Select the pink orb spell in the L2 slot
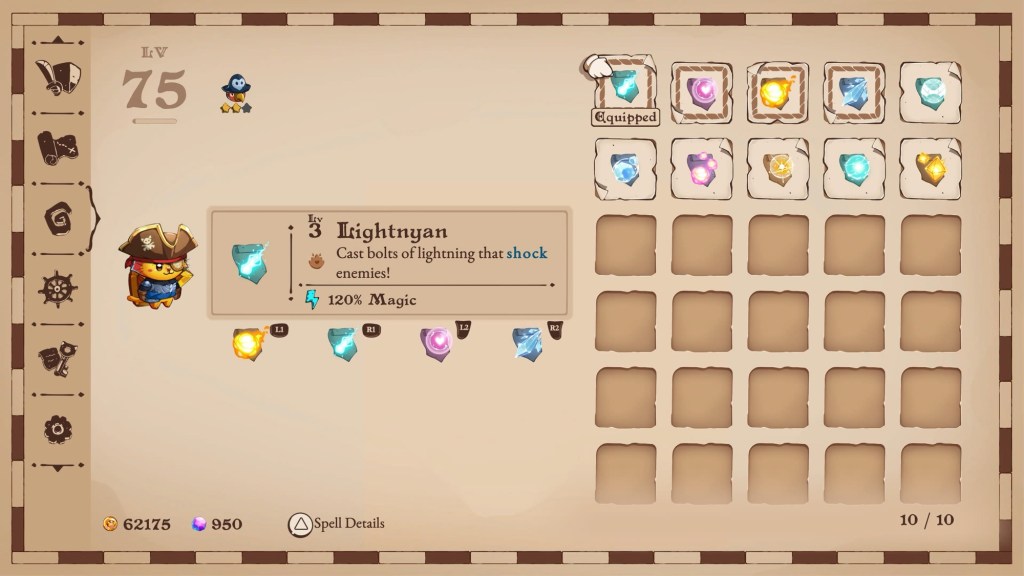Viewport: 1024px width, 576px height. coord(435,343)
